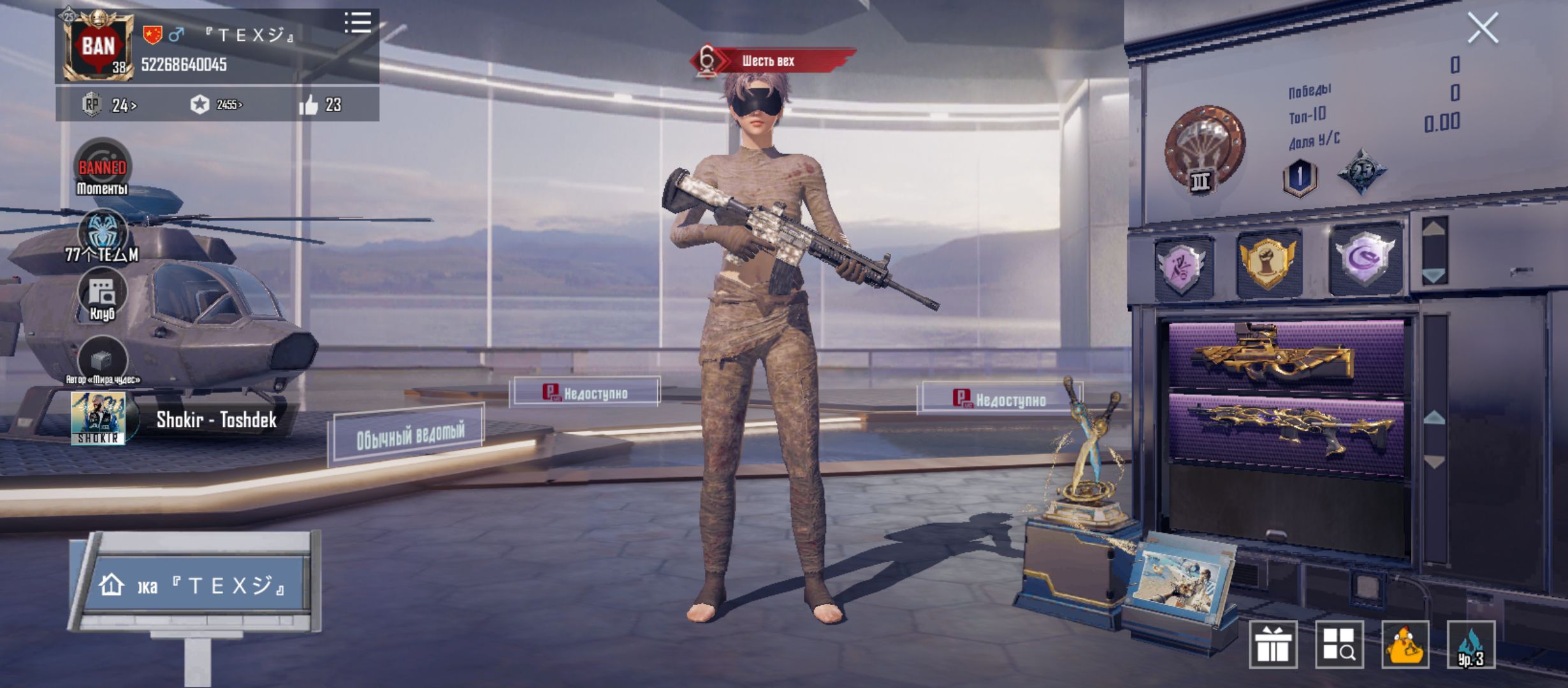Open the blue flame Ур. 3 icon
1568x688 pixels.
tap(1470, 644)
